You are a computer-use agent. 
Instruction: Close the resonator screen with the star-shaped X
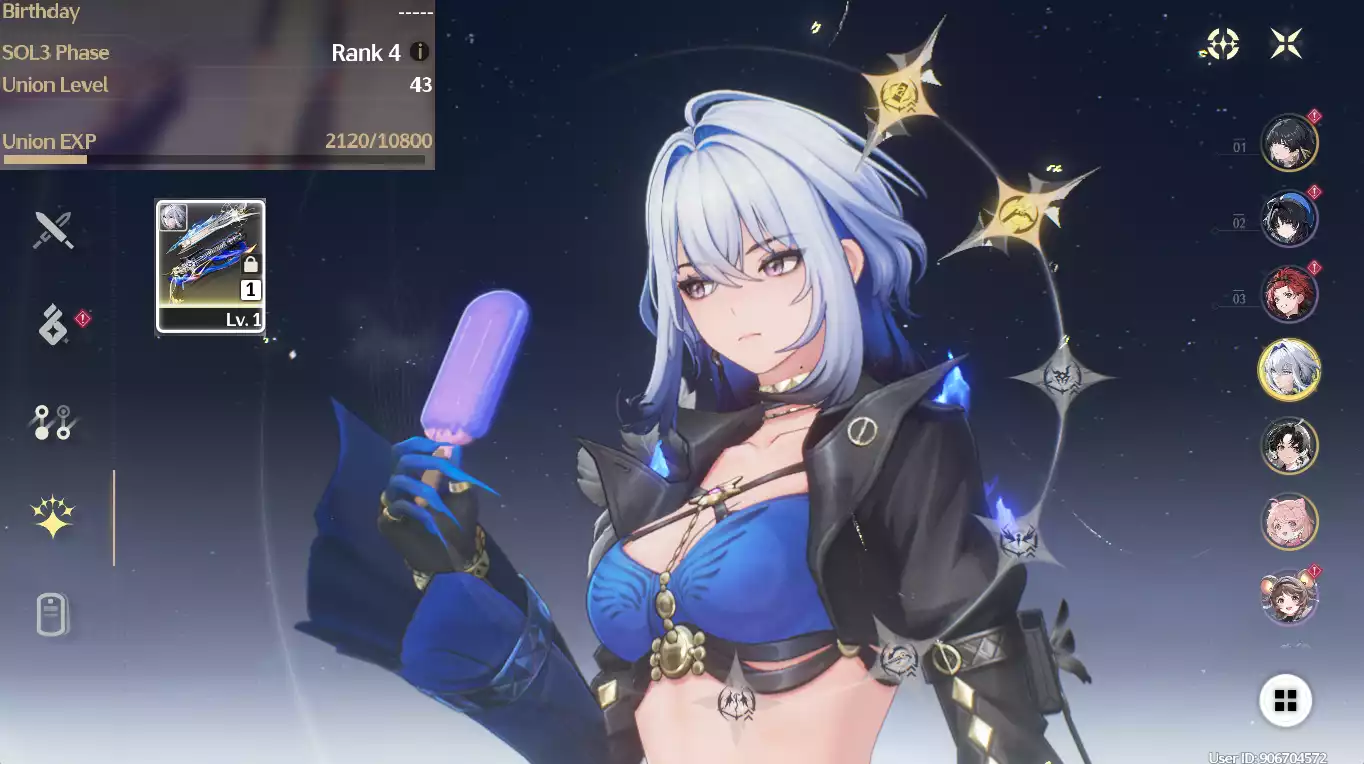pyautogui.click(x=1286, y=43)
